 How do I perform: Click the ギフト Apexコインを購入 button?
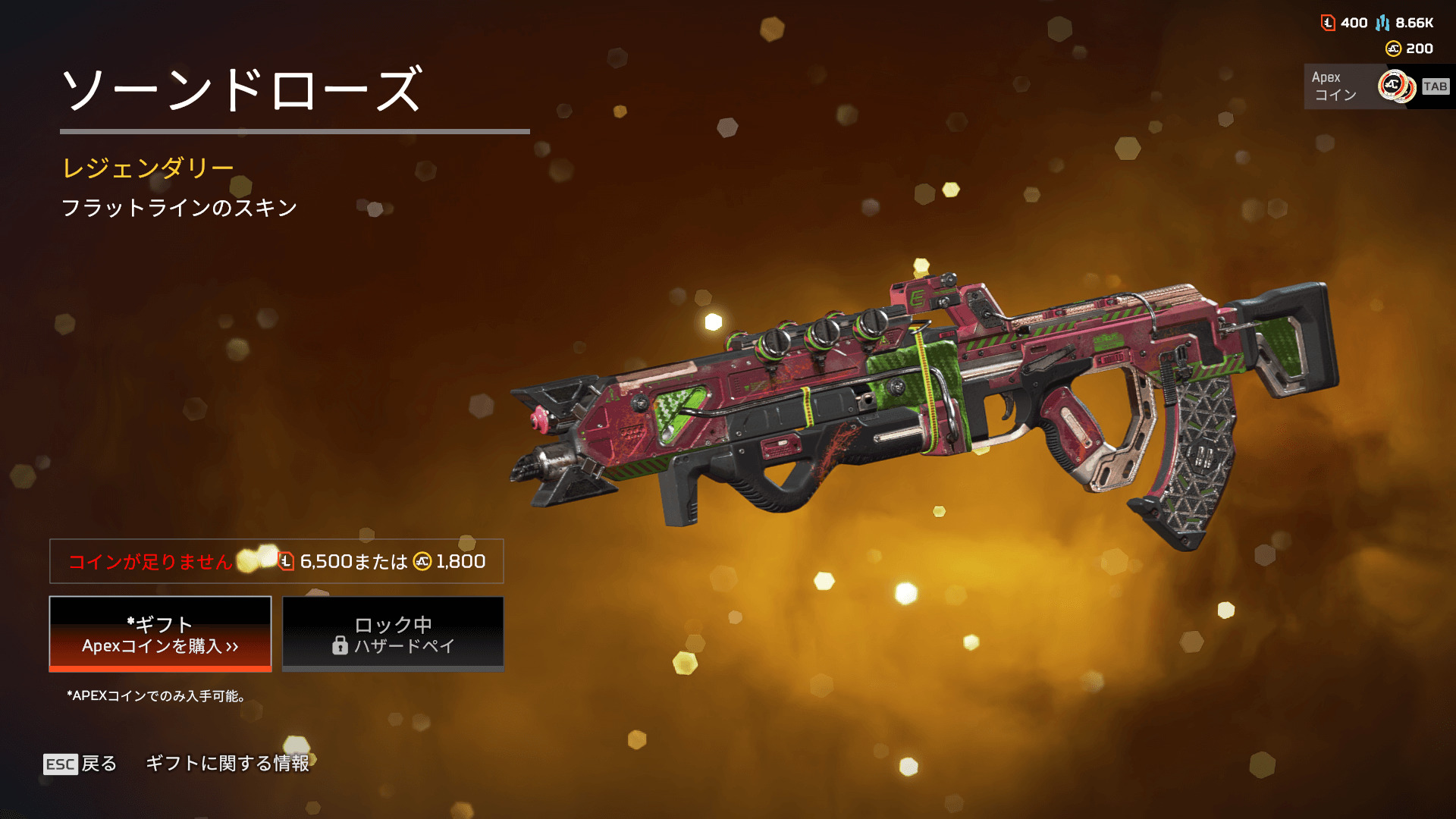pos(160,634)
